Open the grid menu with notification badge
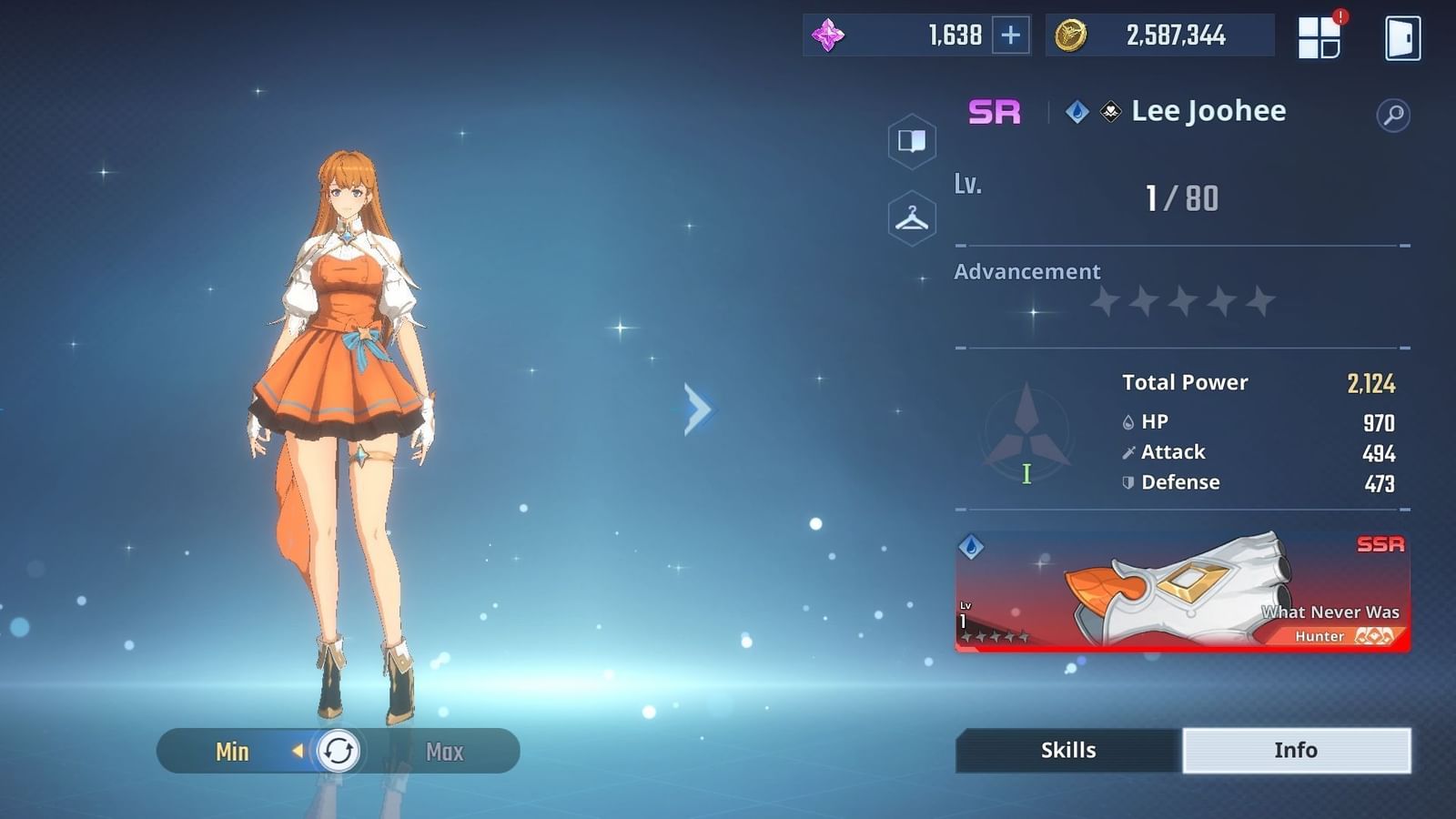The image size is (1456, 819). click(1318, 36)
